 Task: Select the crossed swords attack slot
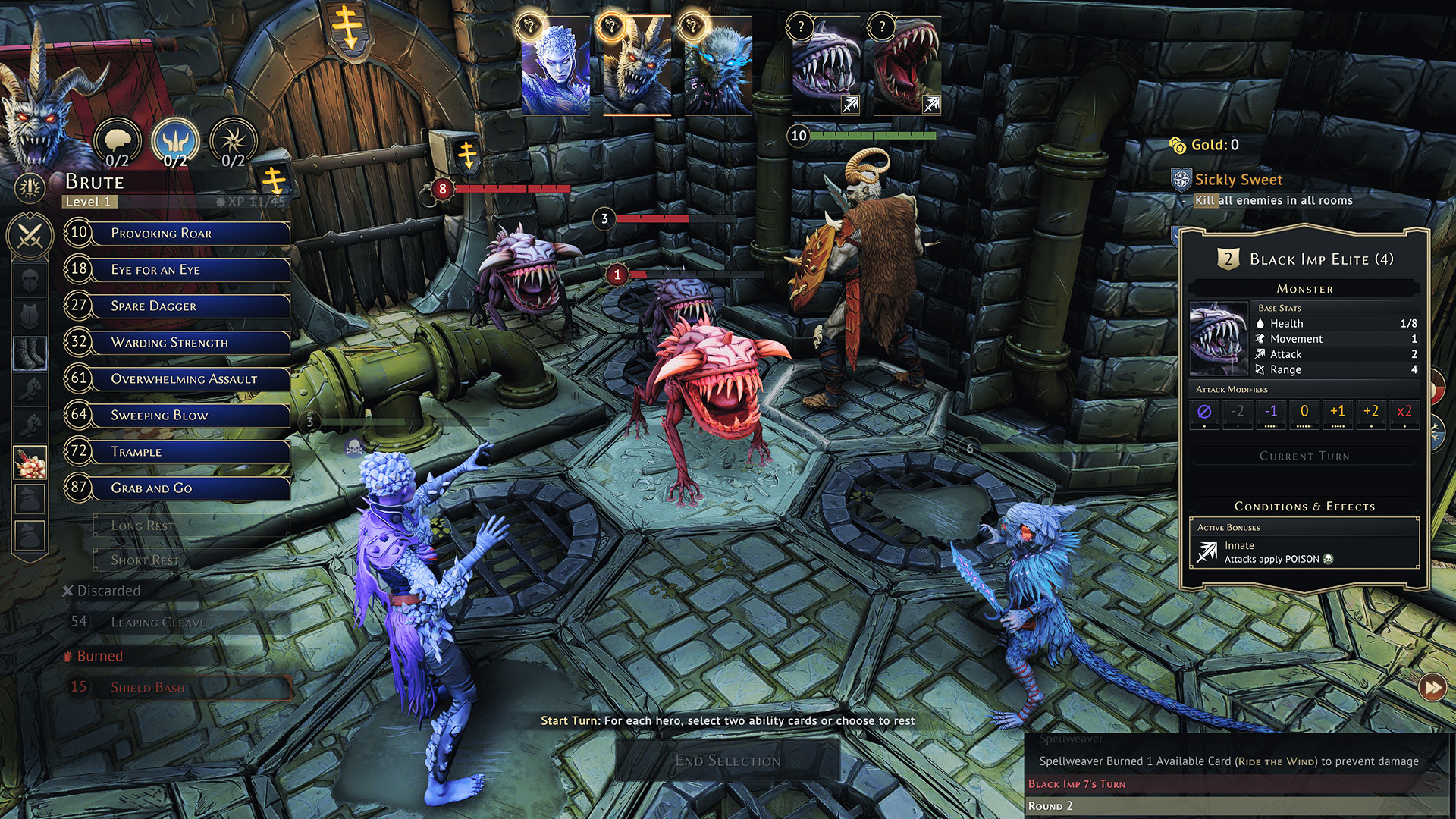[x=30, y=236]
